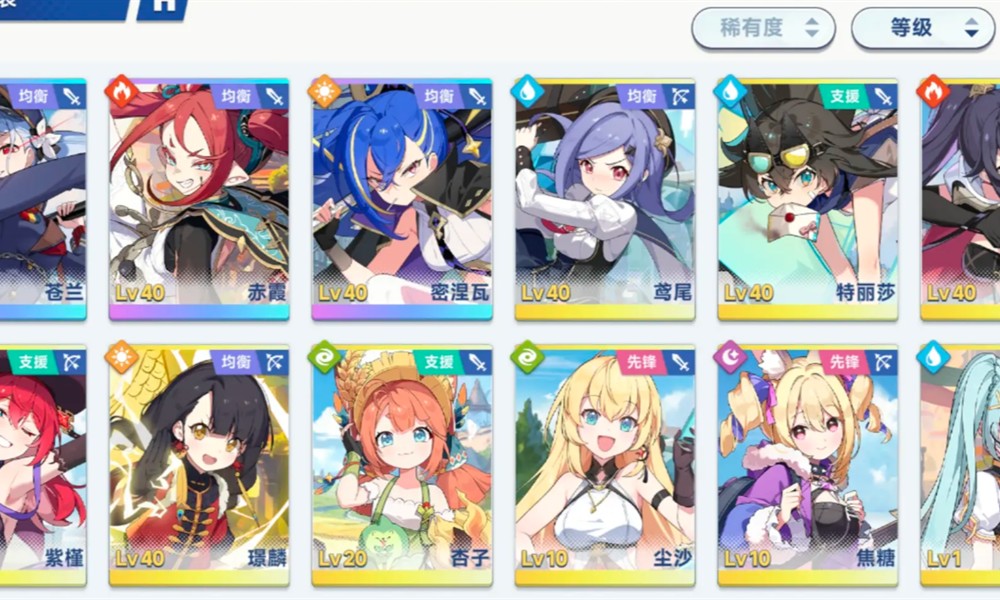Pick the 特丽莎 character card
The height and width of the screenshot is (600, 1000).
point(808,198)
